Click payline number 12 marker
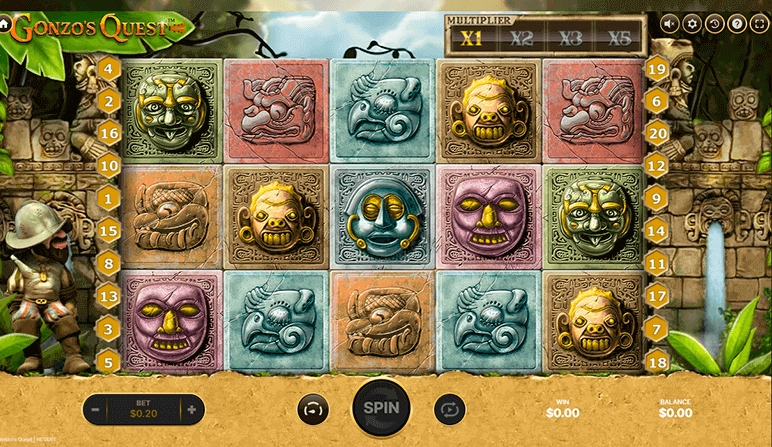This screenshot has width=772, height=447. 656,166
